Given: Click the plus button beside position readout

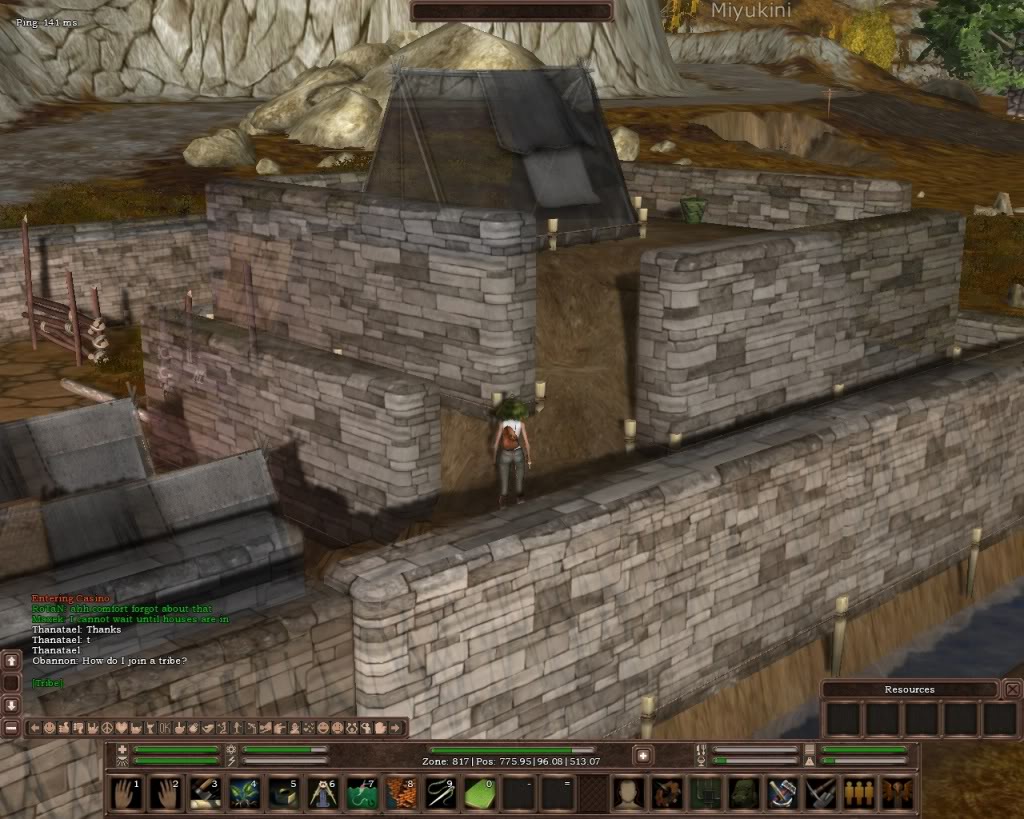Looking at the screenshot, I should coord(644,756).
